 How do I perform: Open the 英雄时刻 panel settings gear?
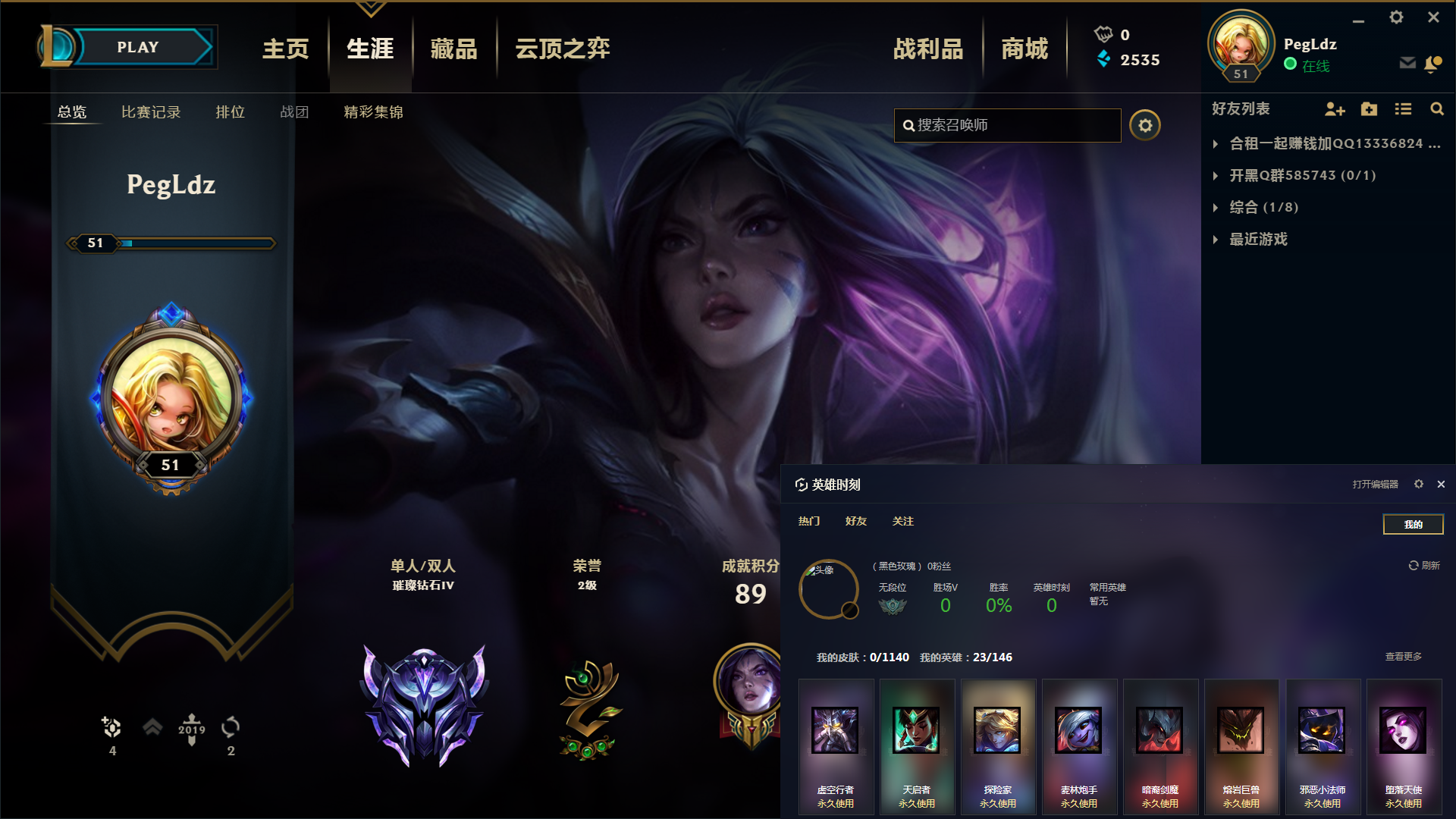click(x=1418, y=484)
